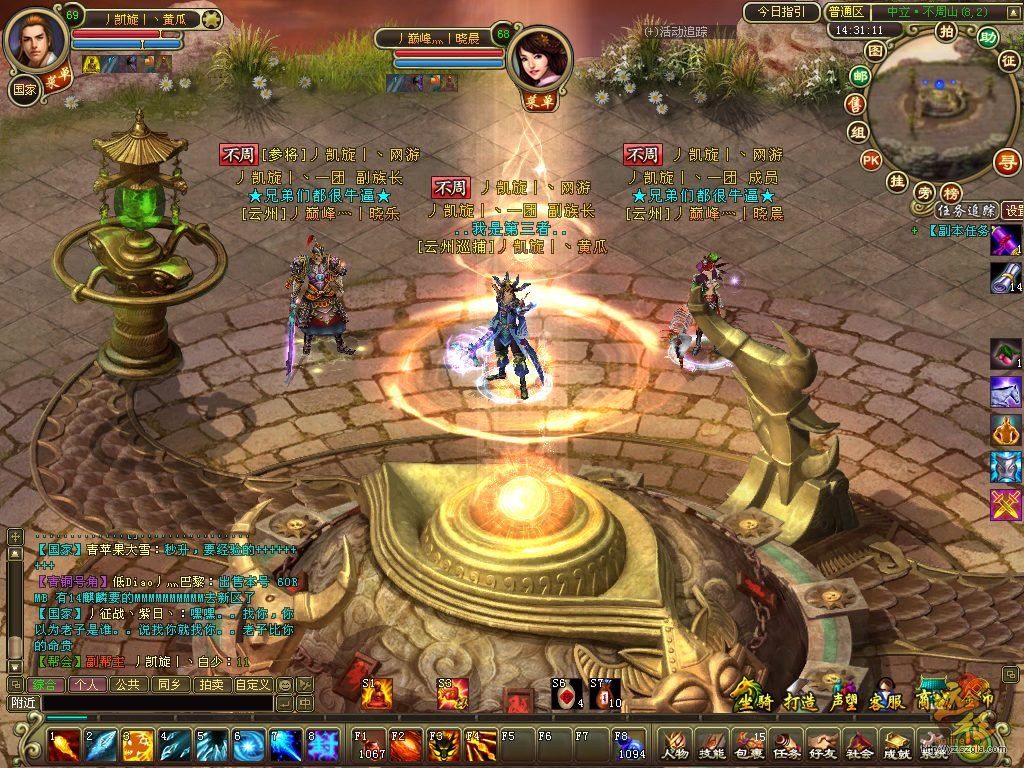Use the purple scroll quest item

pyautogui.click(x=1005, y=241)
